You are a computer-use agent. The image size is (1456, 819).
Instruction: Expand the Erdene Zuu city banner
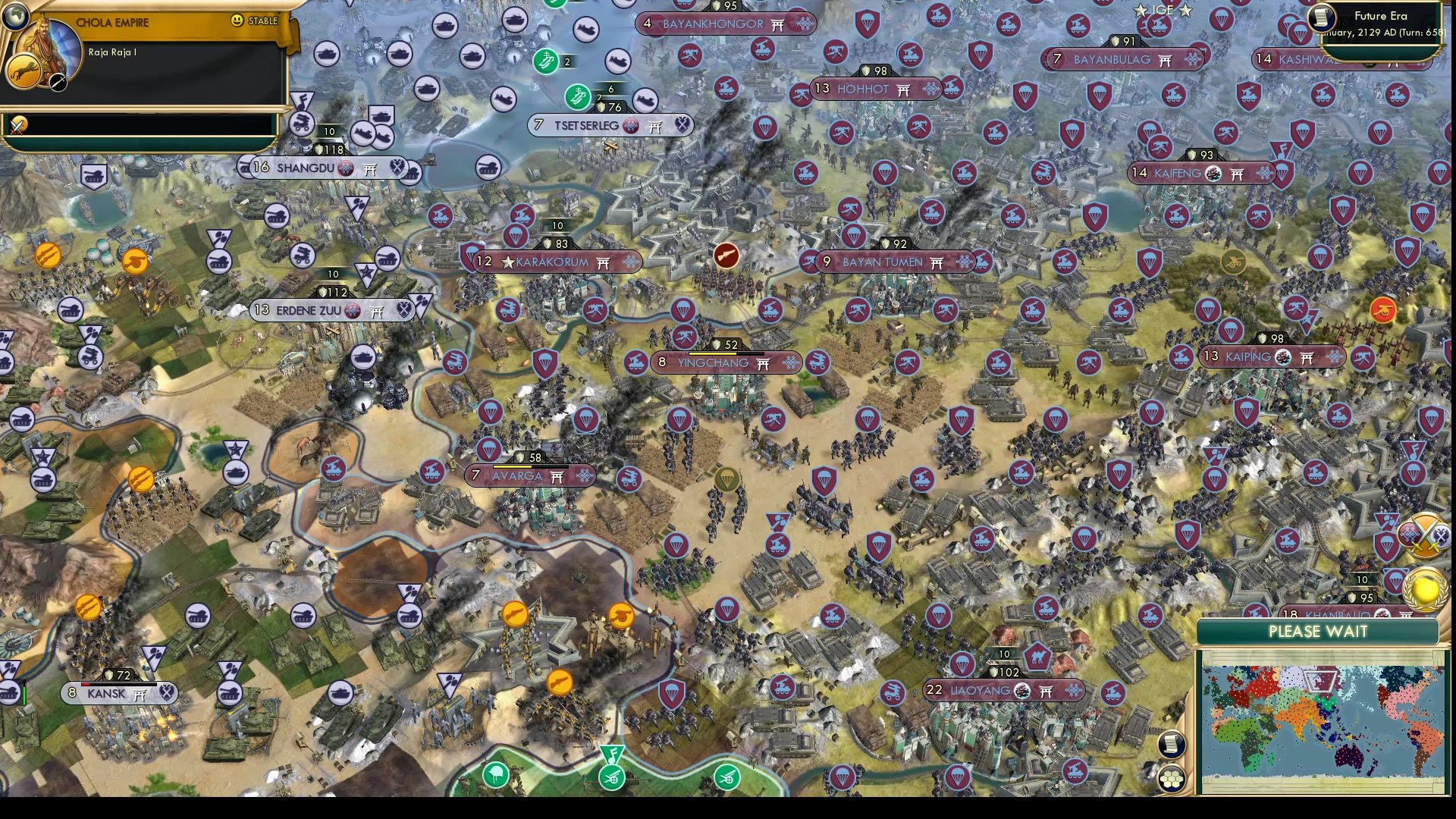(330, 310)
